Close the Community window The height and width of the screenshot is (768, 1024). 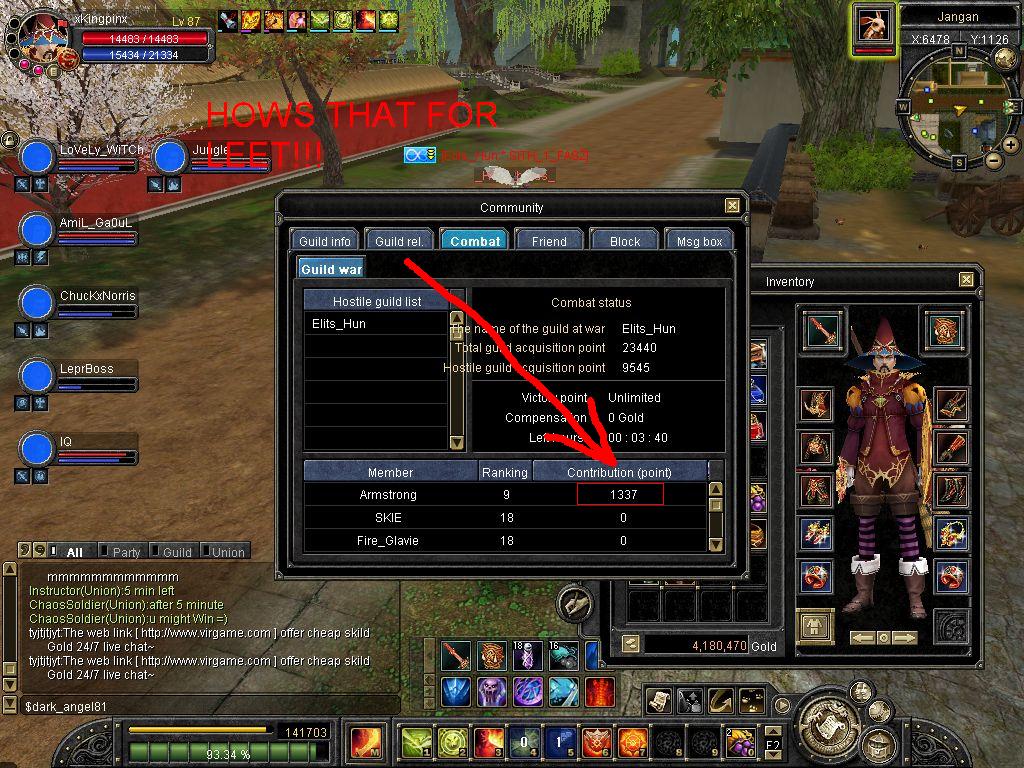(x=733, y=206)
